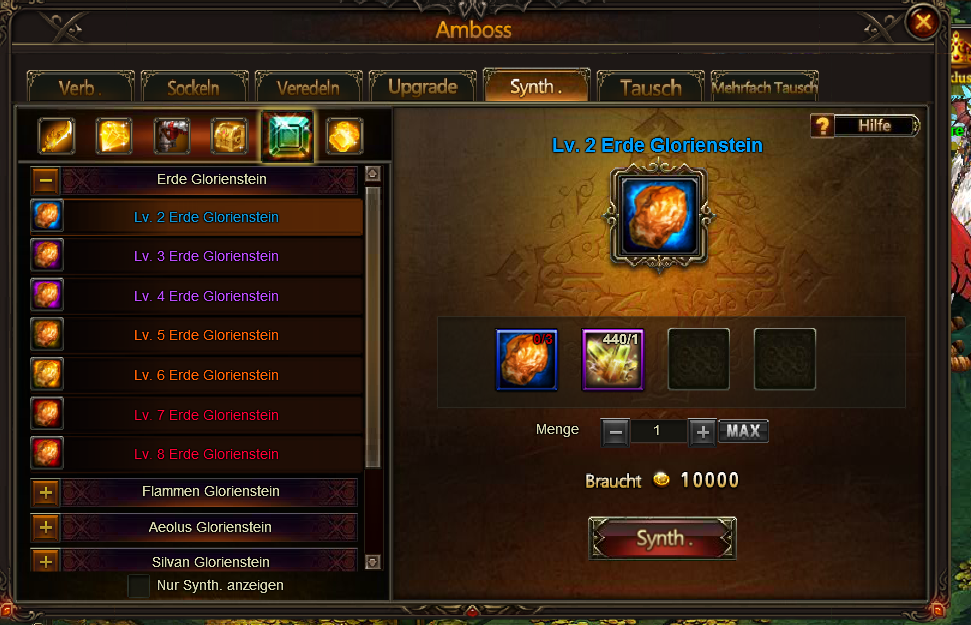971x625 pixels.
Task: Select Lv. 8 Erde Glorienstein
Action: click(206, 454)
